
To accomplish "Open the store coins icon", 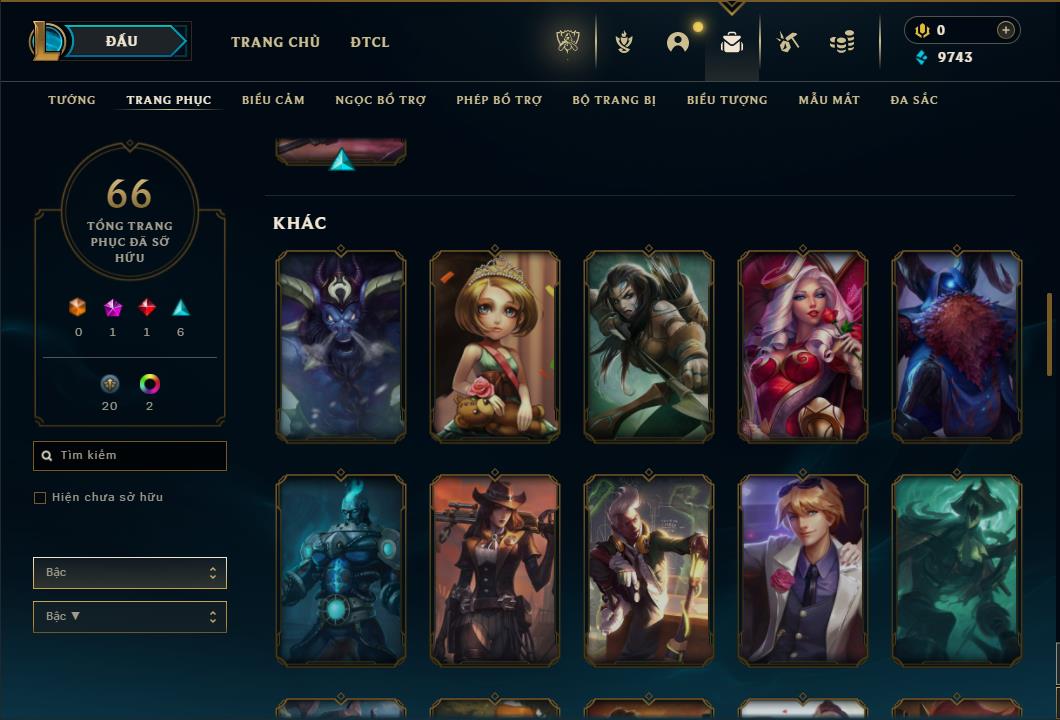I will pos(842,42).
